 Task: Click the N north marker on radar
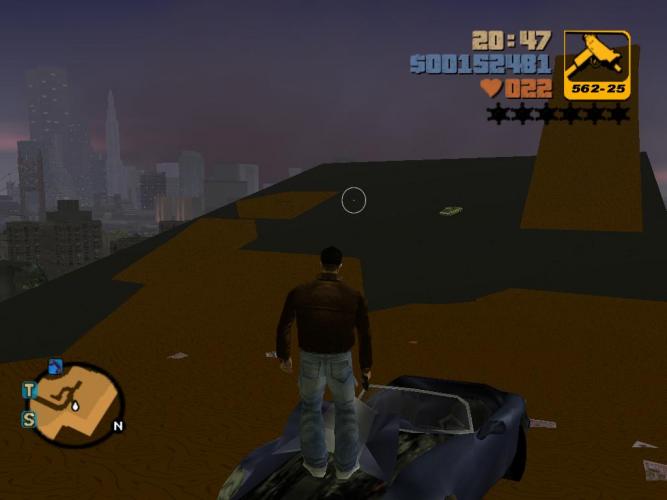point(118,426)
